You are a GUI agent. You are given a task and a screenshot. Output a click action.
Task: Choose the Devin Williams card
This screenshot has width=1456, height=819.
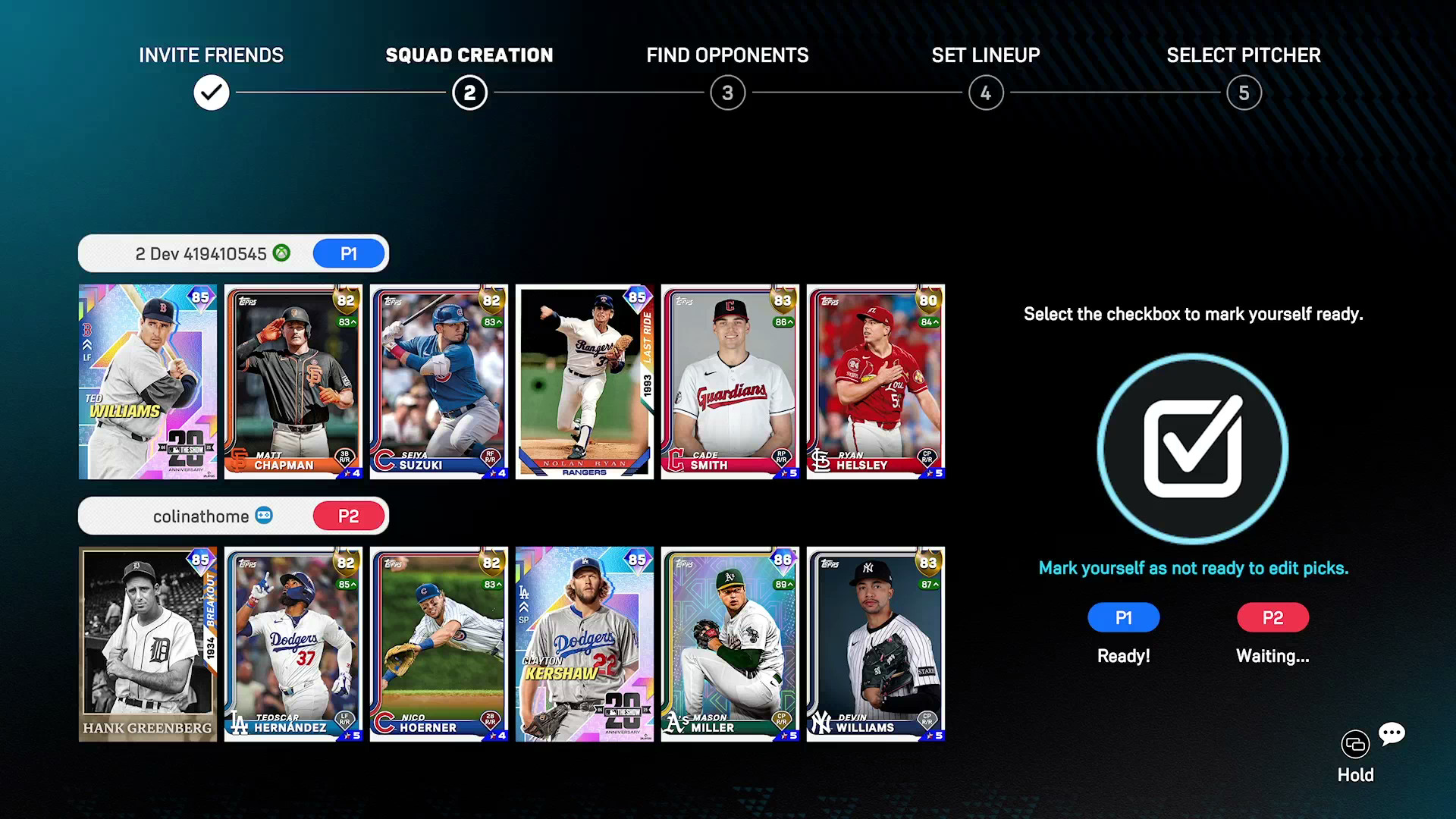click(x=876, y=644)
